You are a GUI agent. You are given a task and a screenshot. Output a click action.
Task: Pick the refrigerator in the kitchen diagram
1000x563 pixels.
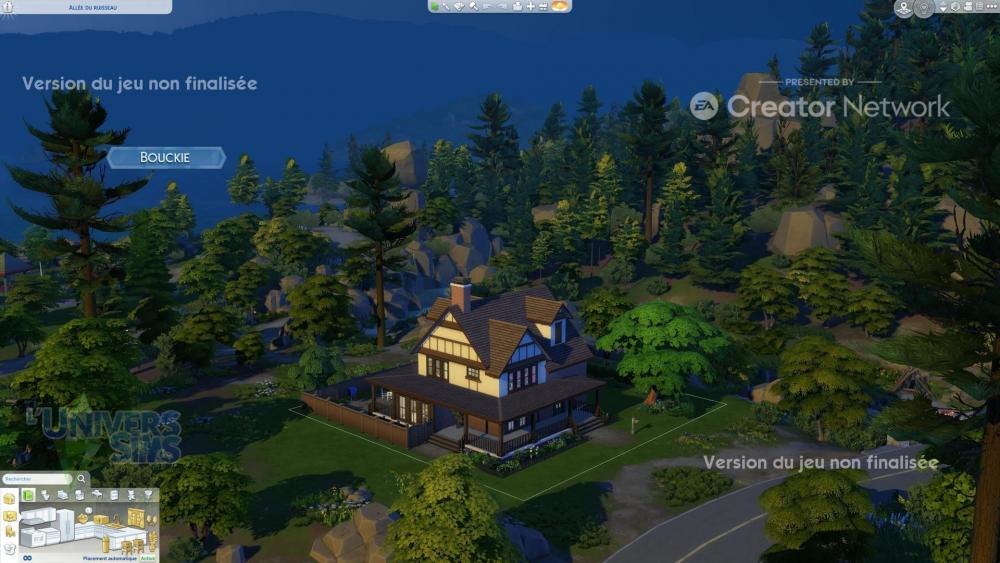66,523
